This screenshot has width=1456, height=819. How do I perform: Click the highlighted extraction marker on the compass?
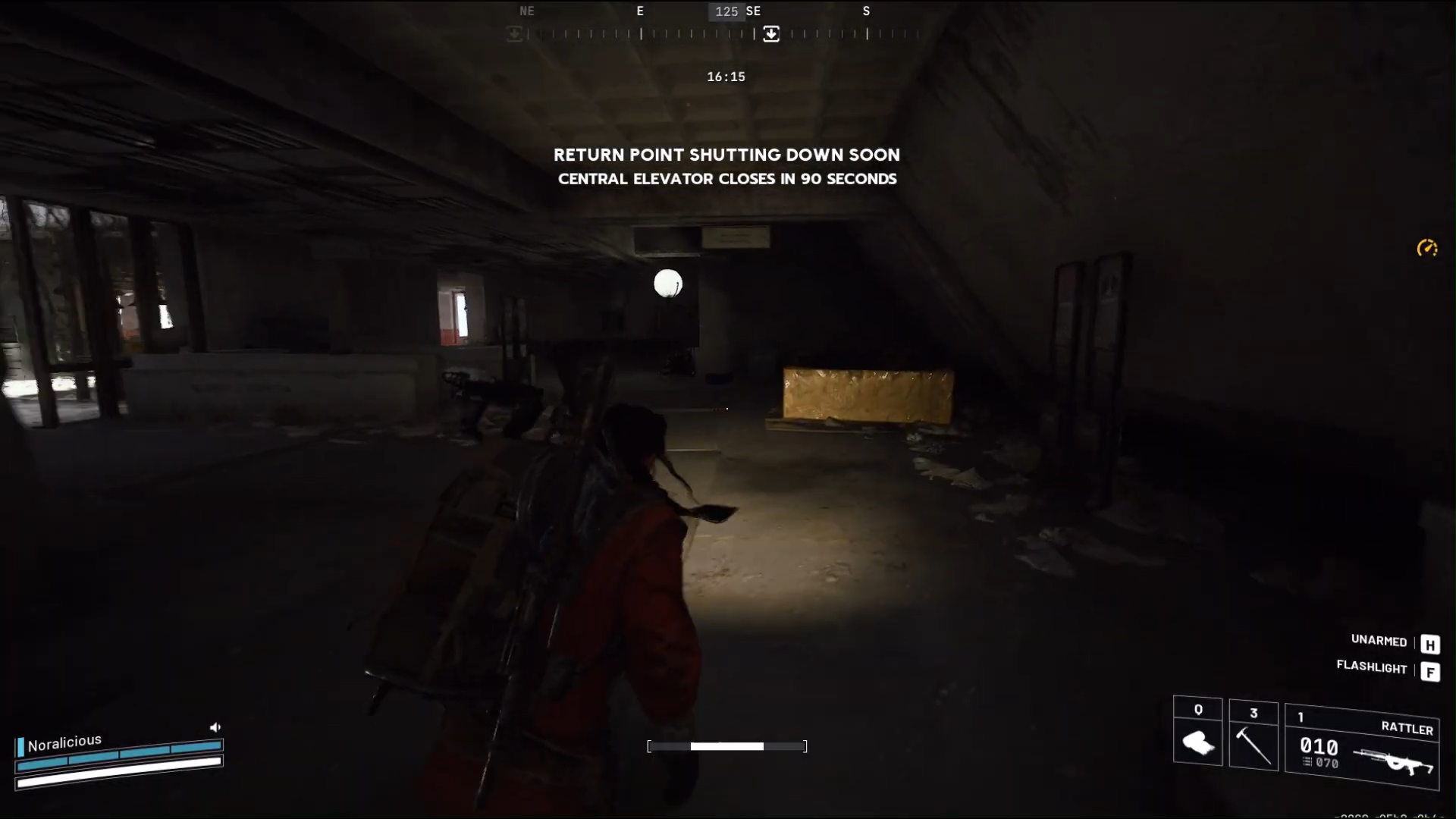pos(771,34)
